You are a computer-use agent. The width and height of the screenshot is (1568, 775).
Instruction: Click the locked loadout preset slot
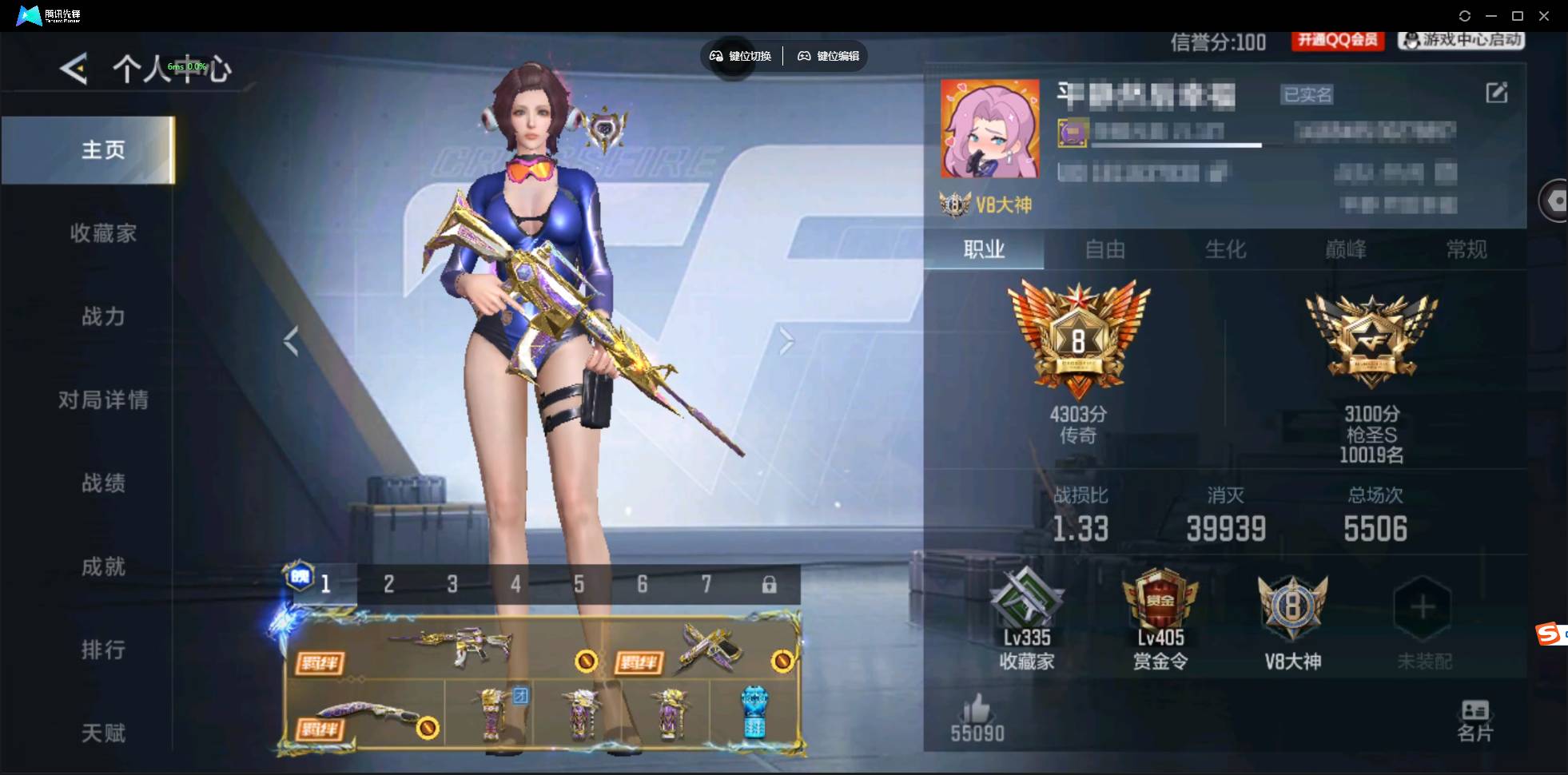[x=770, y=584]
